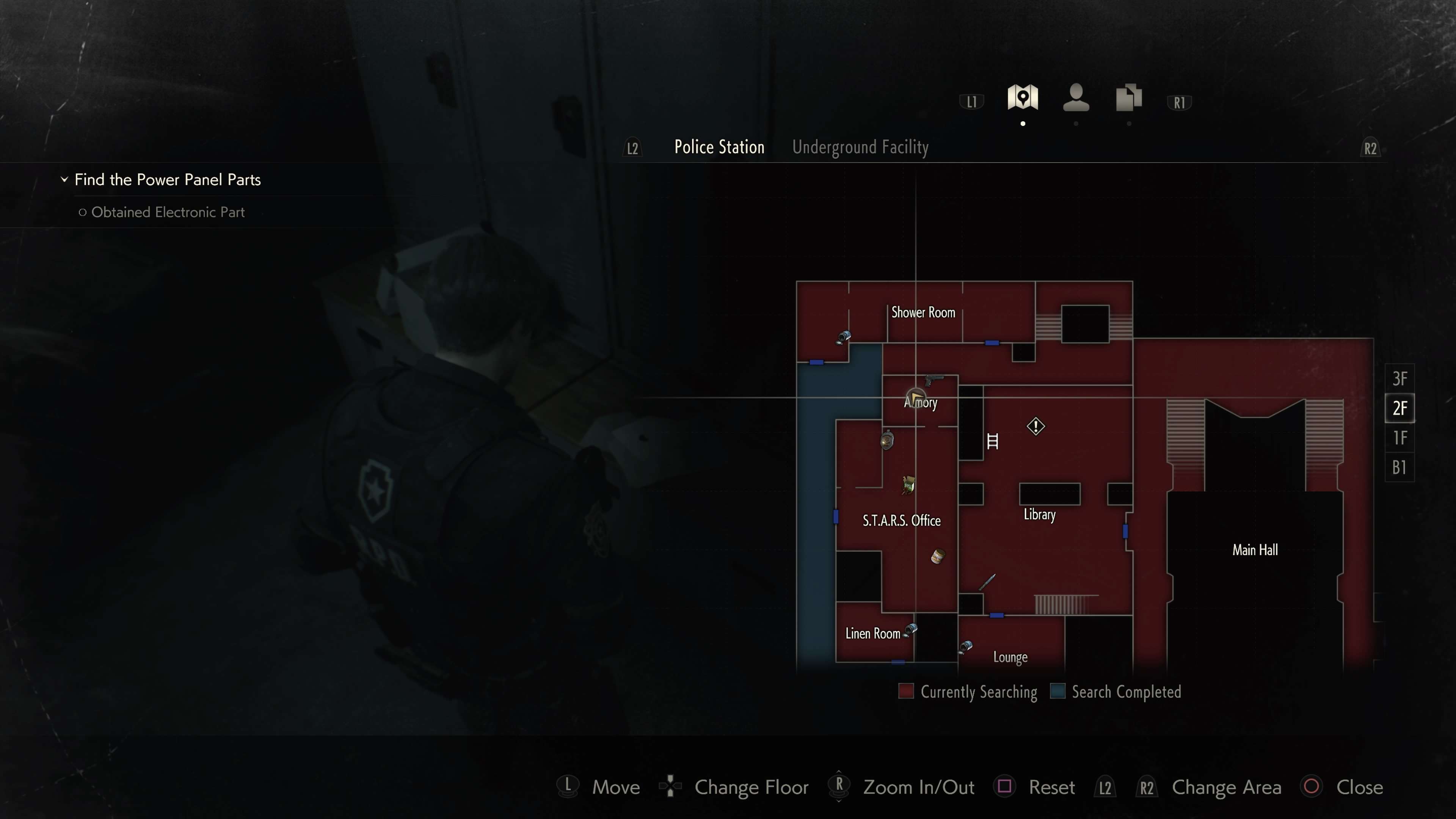Switch map to floor 3F
The width and height of the screenshot is (1456, 819).
[1399, 379]
